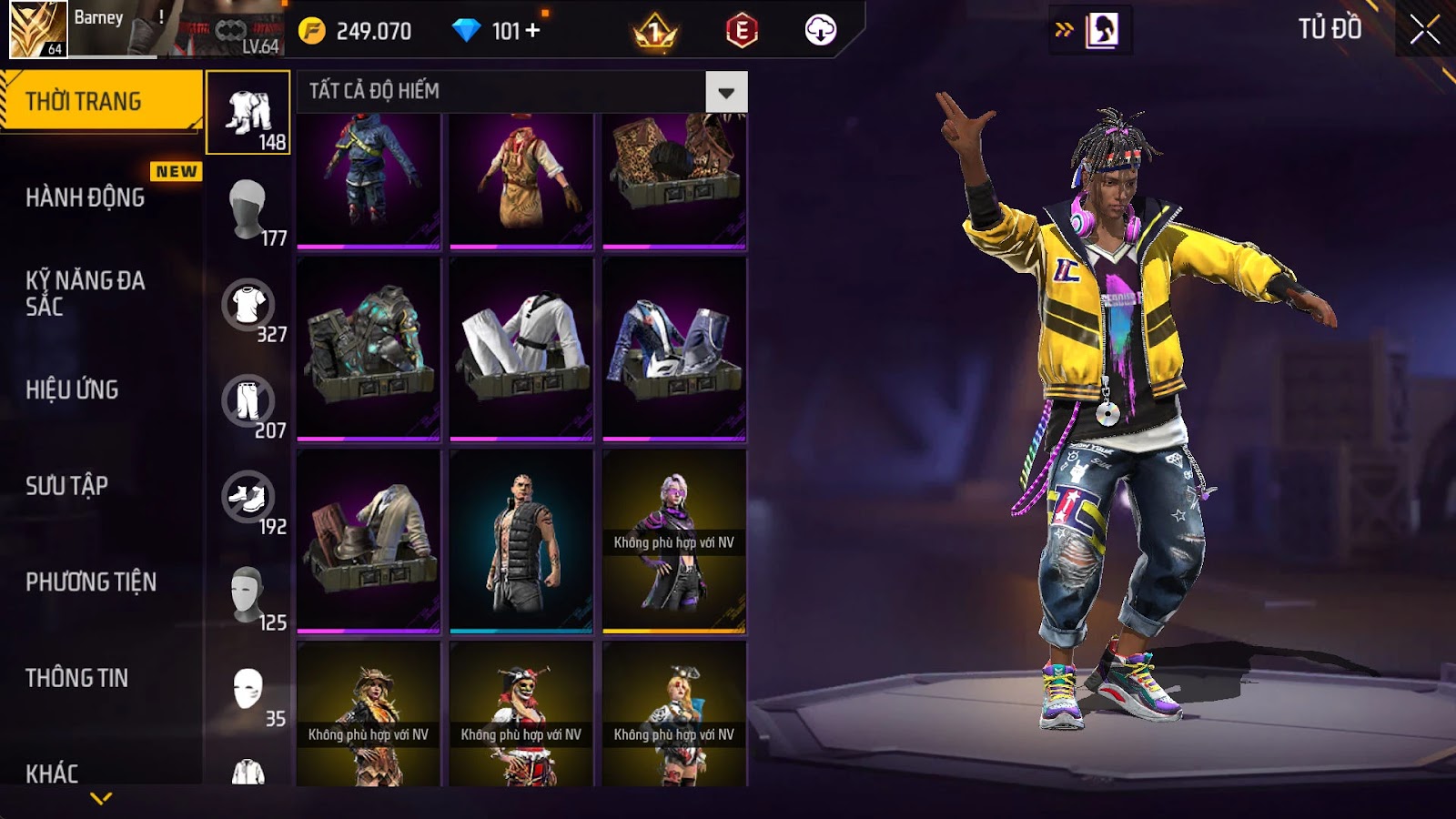
Task: Open the cloud download icon
Action: coord(820,31)
